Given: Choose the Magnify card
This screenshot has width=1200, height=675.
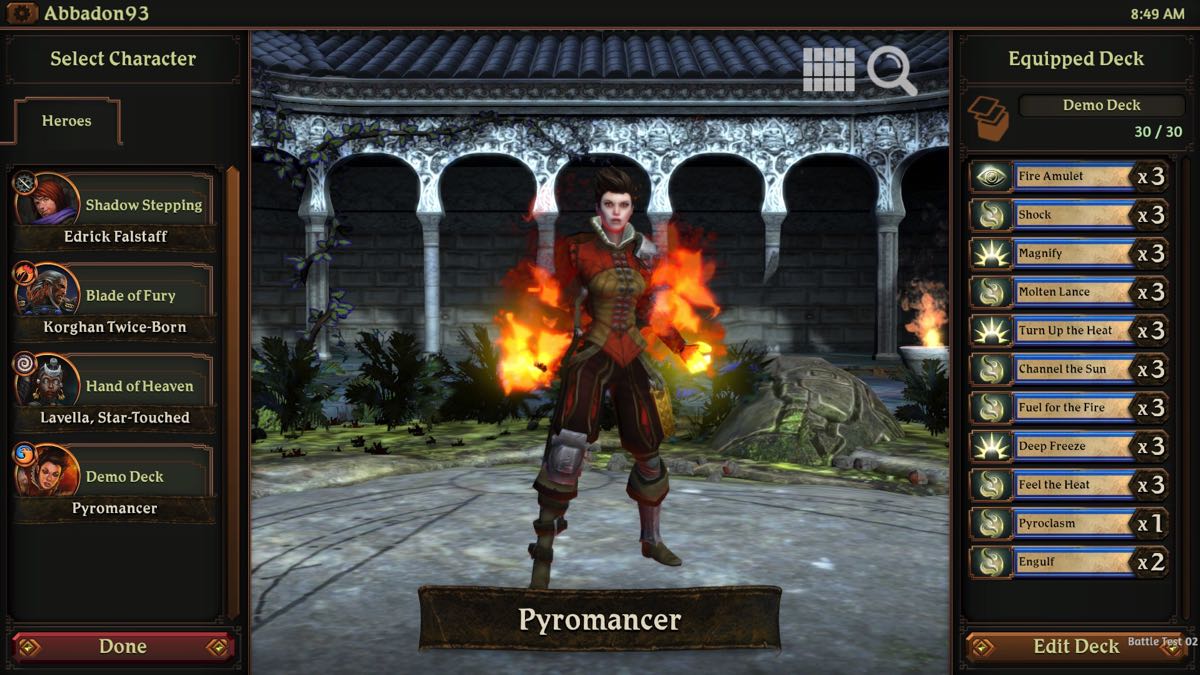Looking at the screenshot, I should [x=1070, y=254].
